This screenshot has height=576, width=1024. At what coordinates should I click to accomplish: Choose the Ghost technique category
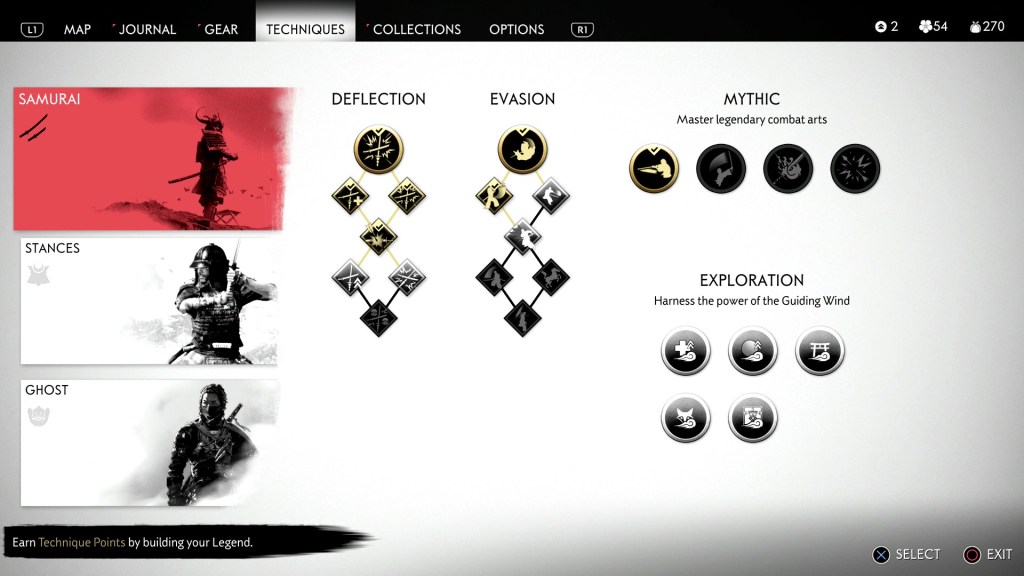pyautogui.click(x=149, y=443)
